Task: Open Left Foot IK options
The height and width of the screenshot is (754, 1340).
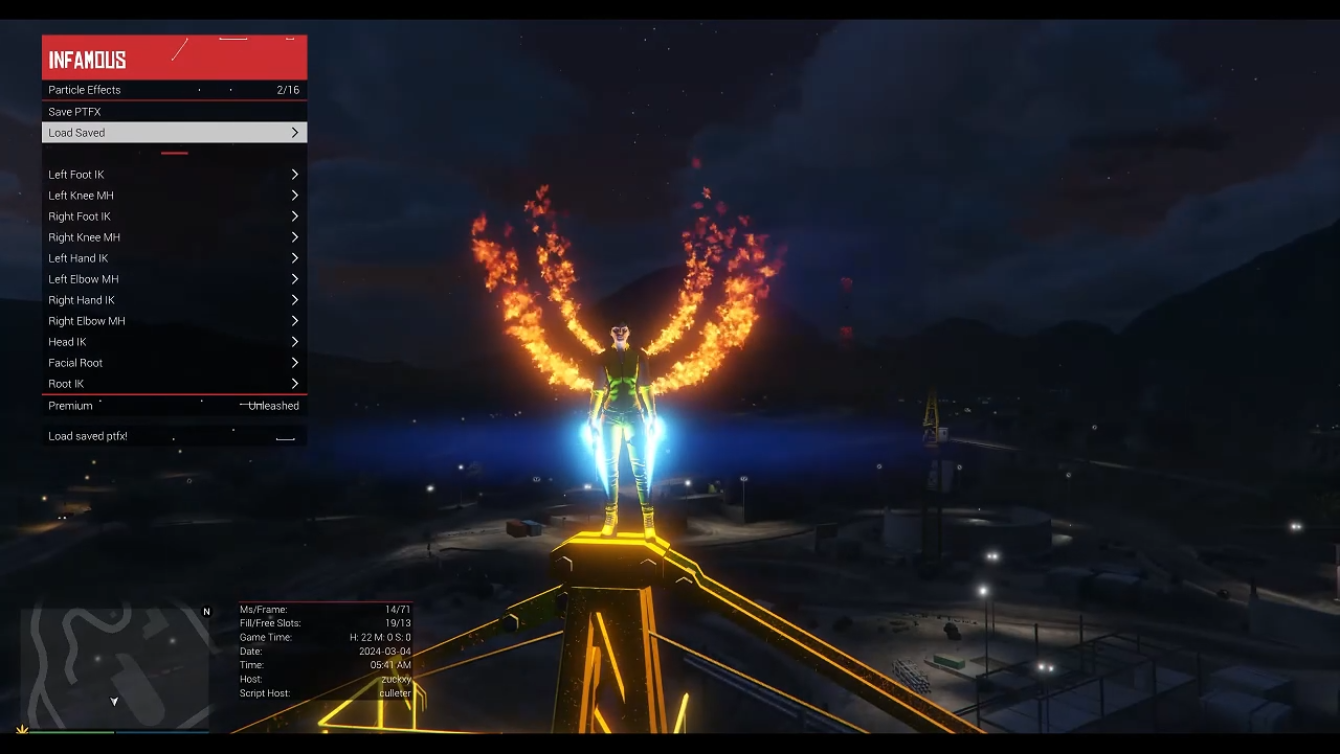Action: point(174,175)
